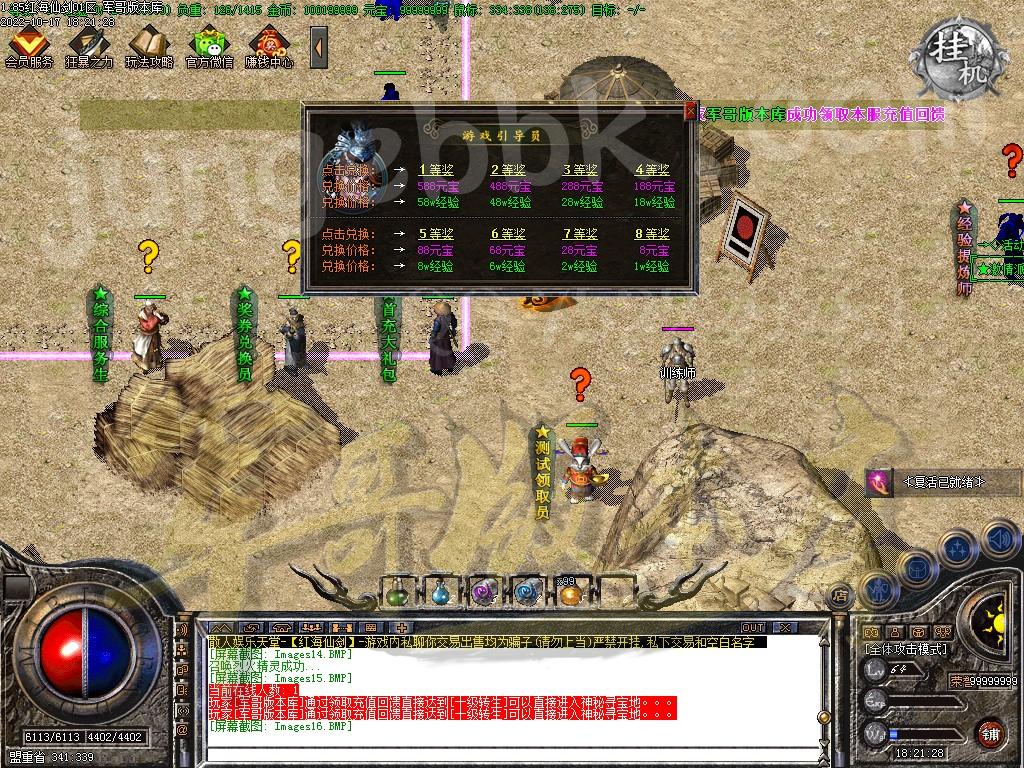Screen dimensions: 1024x768
Task: Open the 狂暴之力 icon
Action: 89,46
